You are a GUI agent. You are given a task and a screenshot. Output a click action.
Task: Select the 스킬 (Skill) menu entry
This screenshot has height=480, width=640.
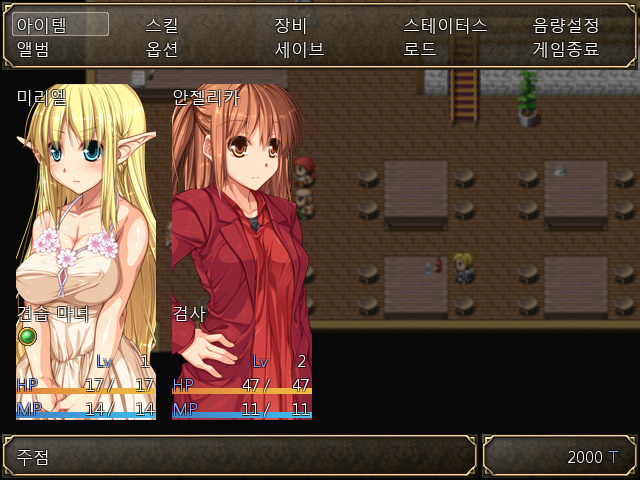pyautogui.click(x=162, y=25)
